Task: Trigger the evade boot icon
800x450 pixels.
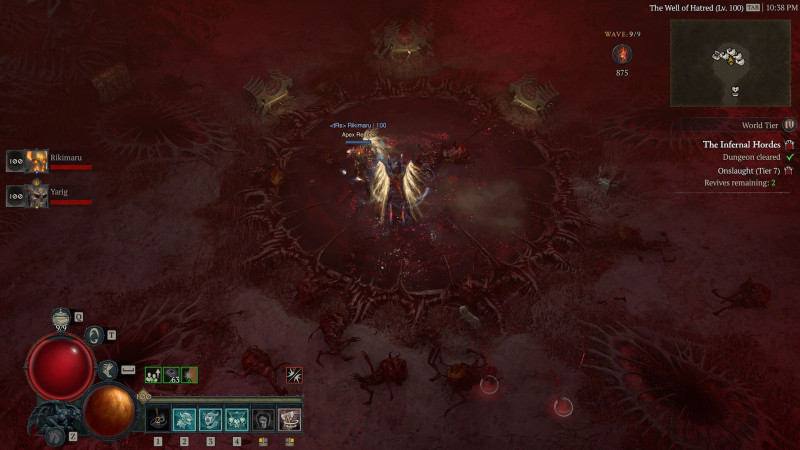Action: [x=108, y=369]
